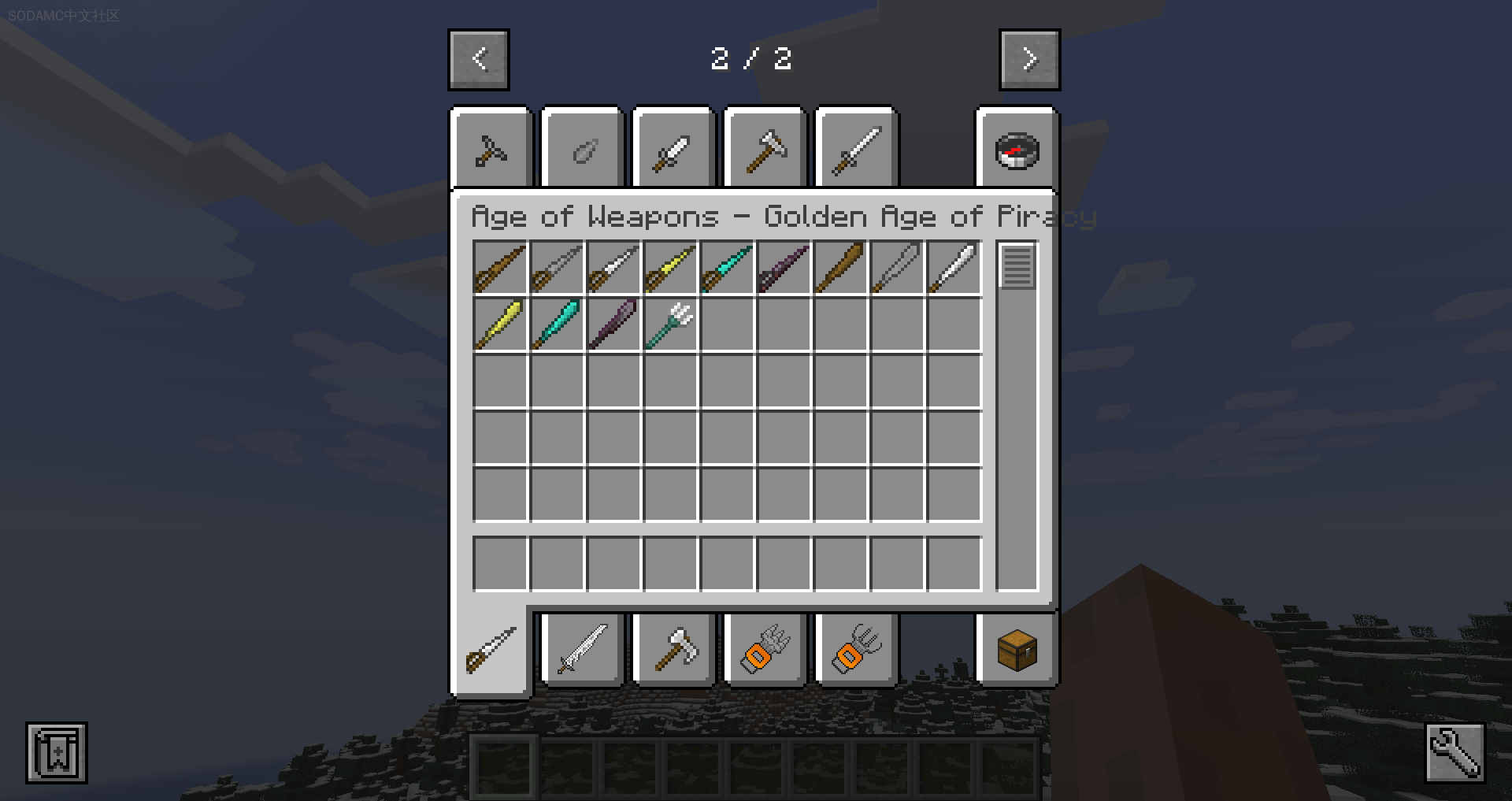Switch to the white-bladed dagger tab
The height and width of the screenshot is (801, 1512).
(x=674, y=150)
